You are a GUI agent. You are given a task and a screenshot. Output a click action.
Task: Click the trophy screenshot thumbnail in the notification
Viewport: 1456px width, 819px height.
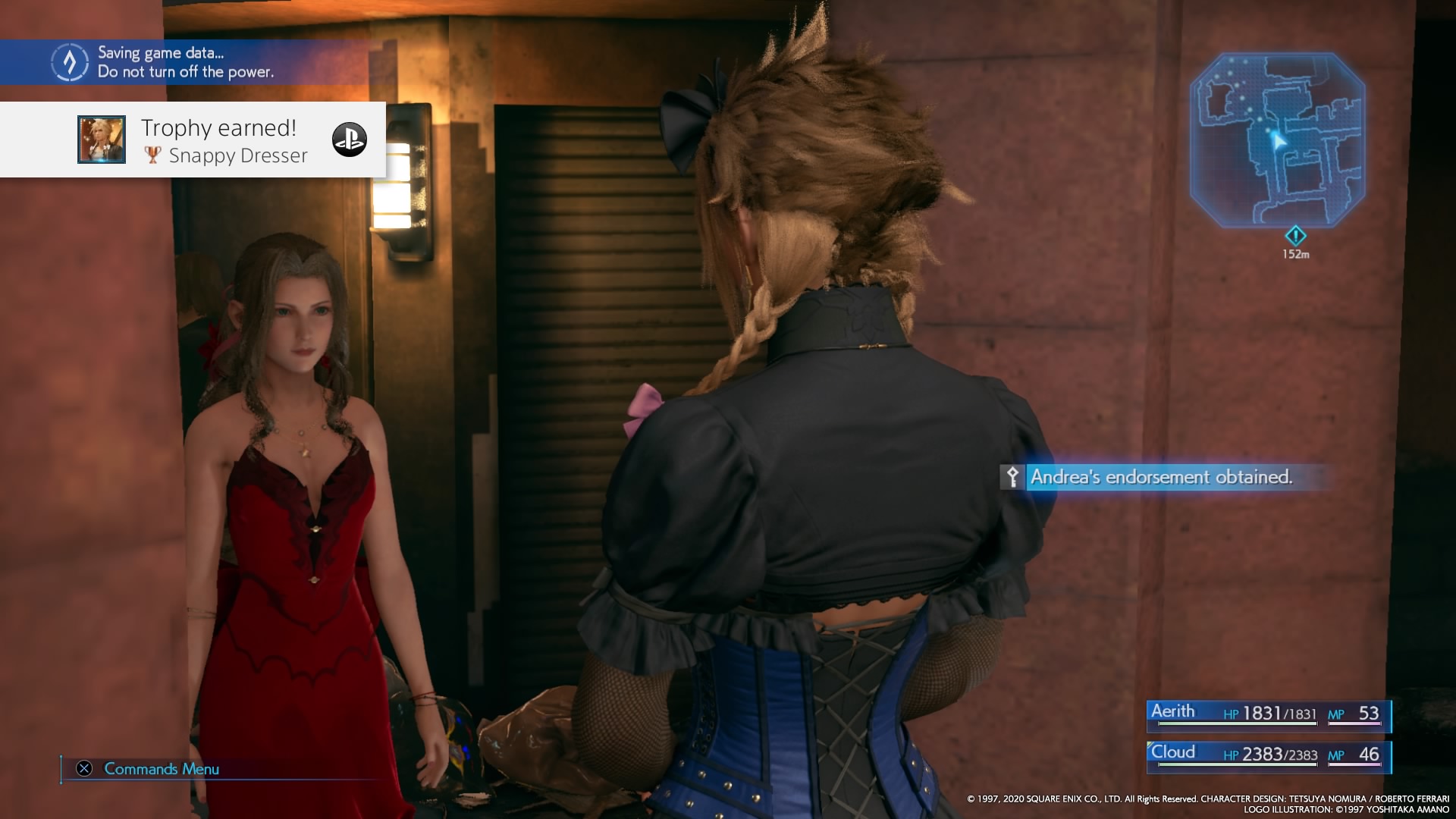click(102, 140)
